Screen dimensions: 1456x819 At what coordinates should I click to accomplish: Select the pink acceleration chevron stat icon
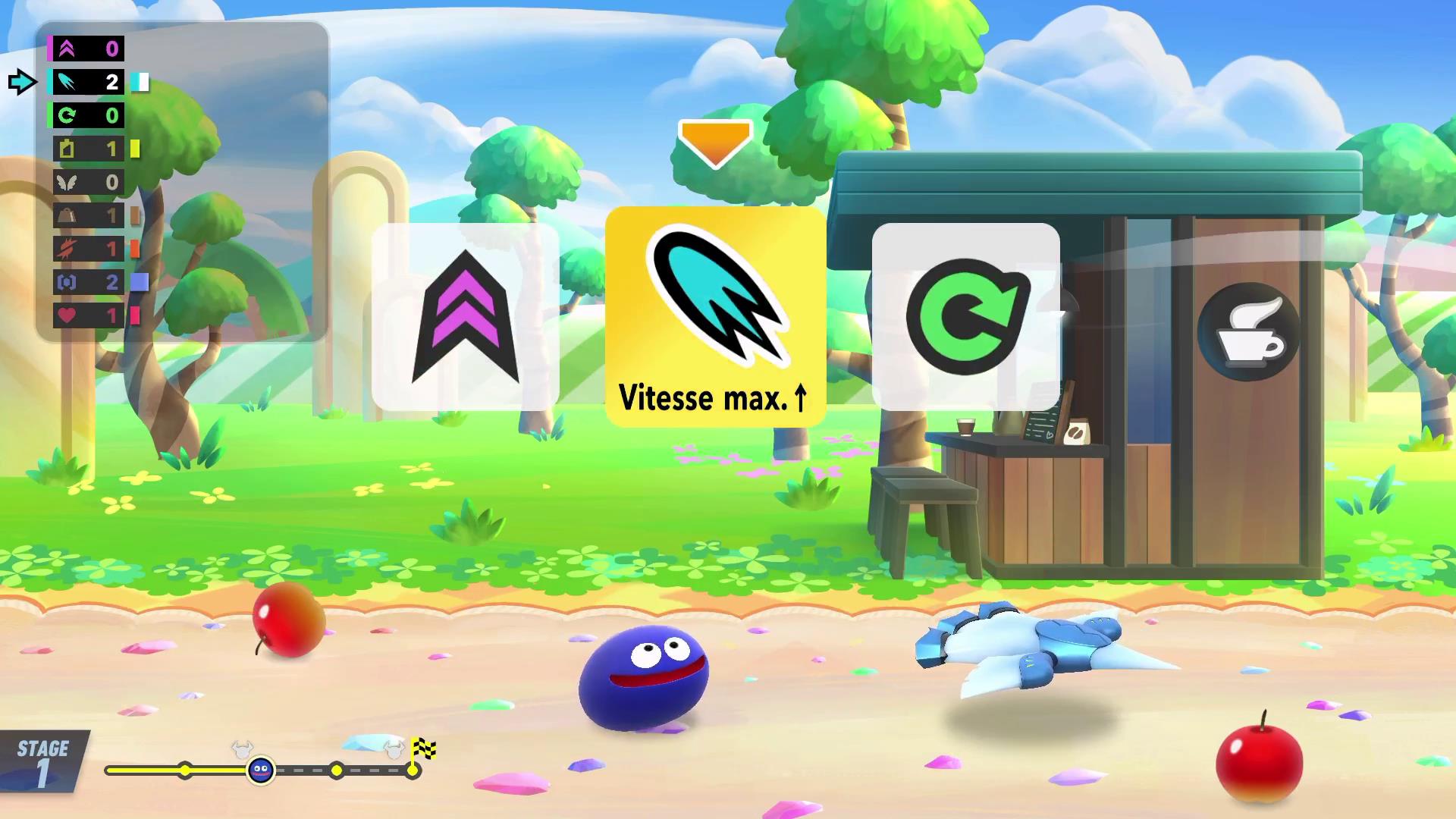[67, 49]
